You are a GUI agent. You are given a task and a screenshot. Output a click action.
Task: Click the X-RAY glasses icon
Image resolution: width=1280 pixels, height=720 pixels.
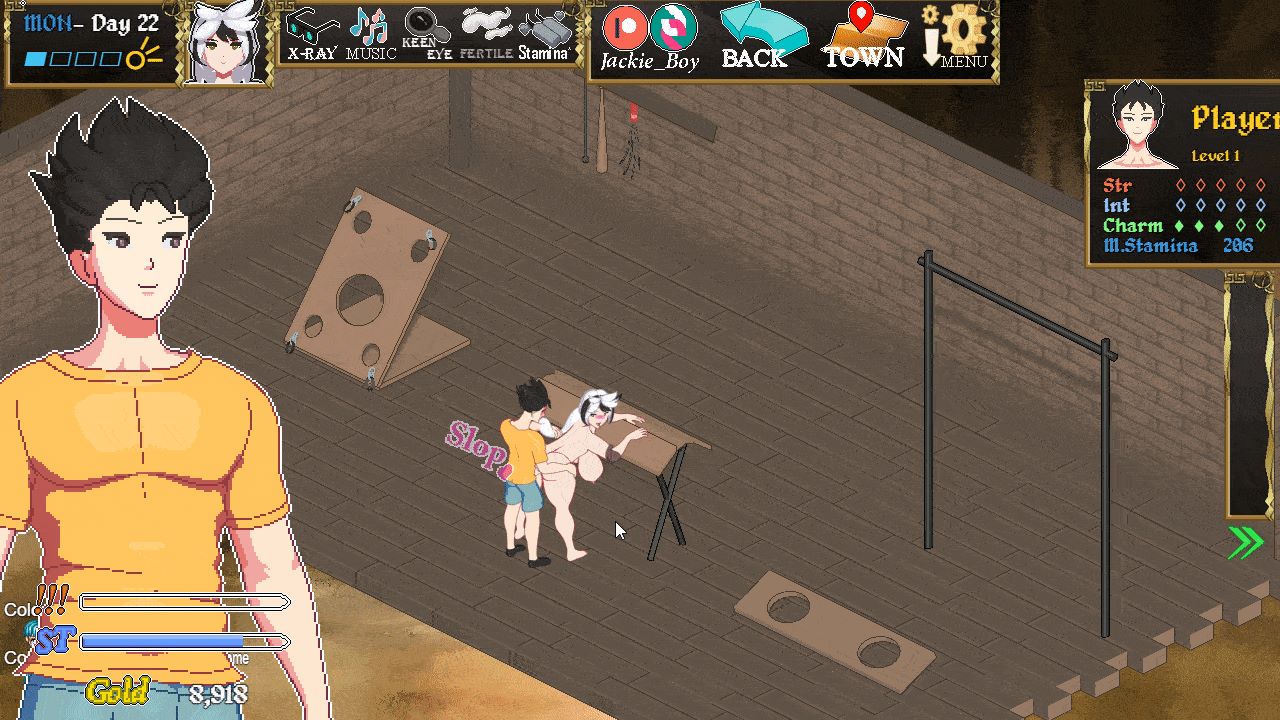point(310,27)
